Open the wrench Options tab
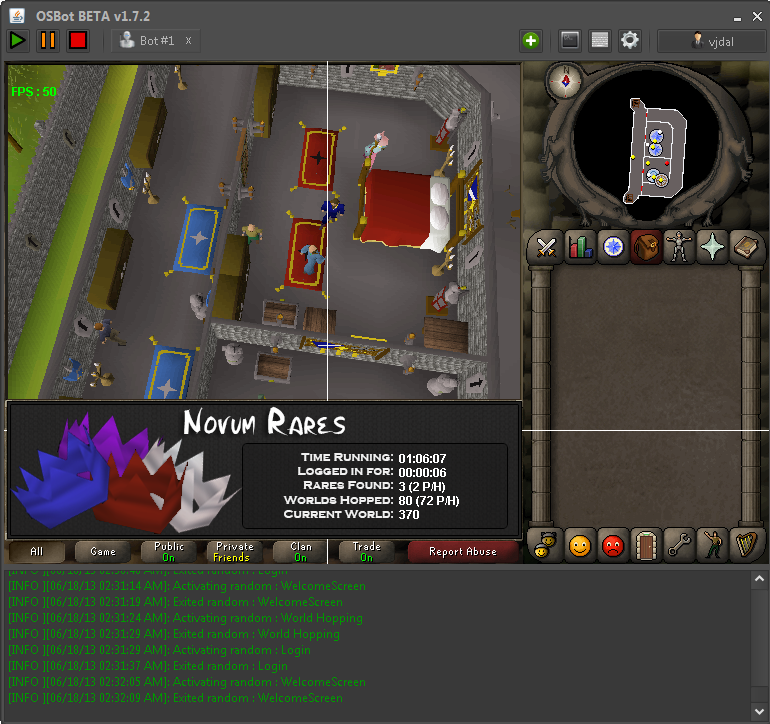 (679, 546)
